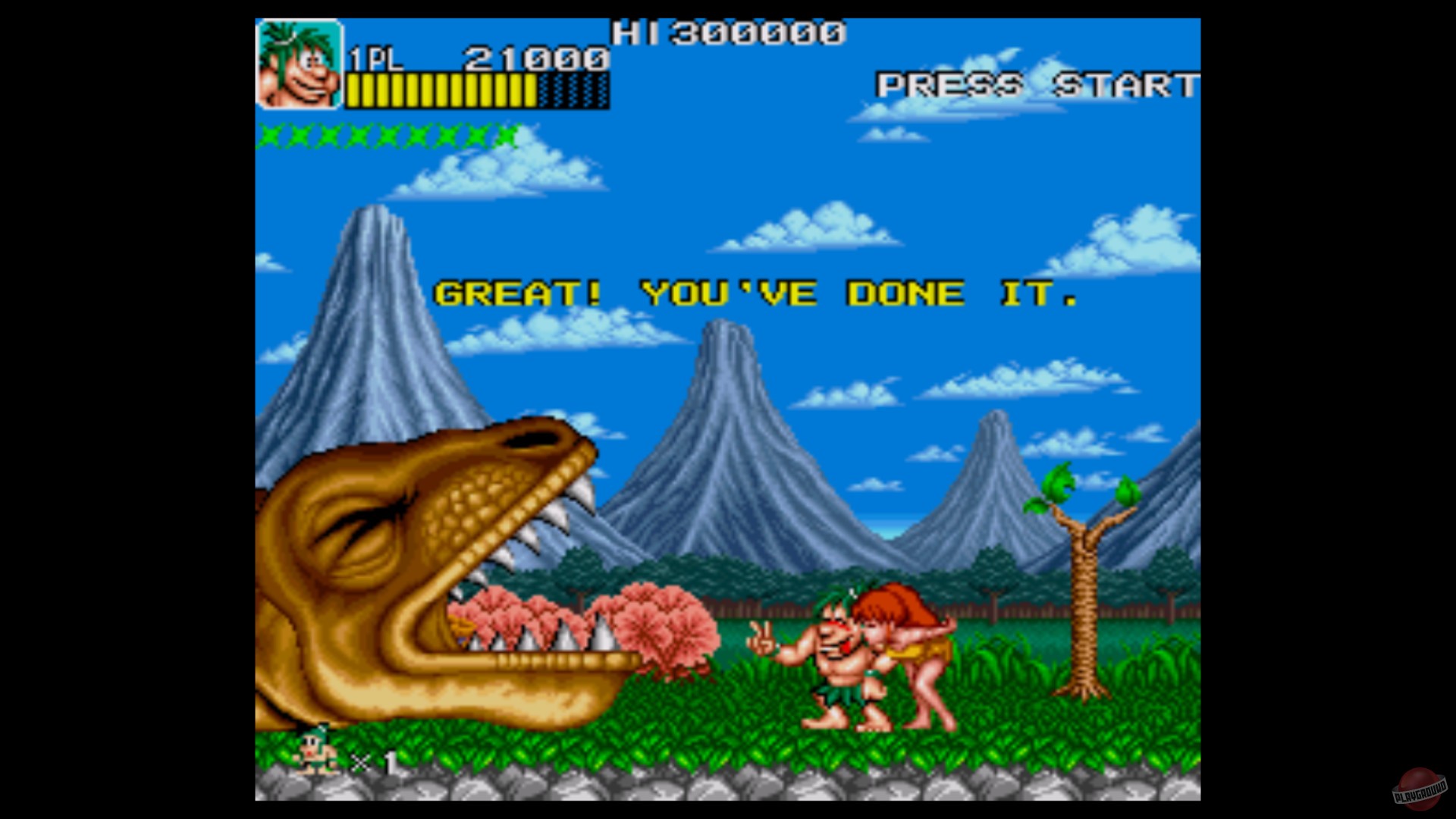This screenshot has height=819, width=1456.
Task: Click the depleted blue portion of the health bar
Action: [573, 91]
